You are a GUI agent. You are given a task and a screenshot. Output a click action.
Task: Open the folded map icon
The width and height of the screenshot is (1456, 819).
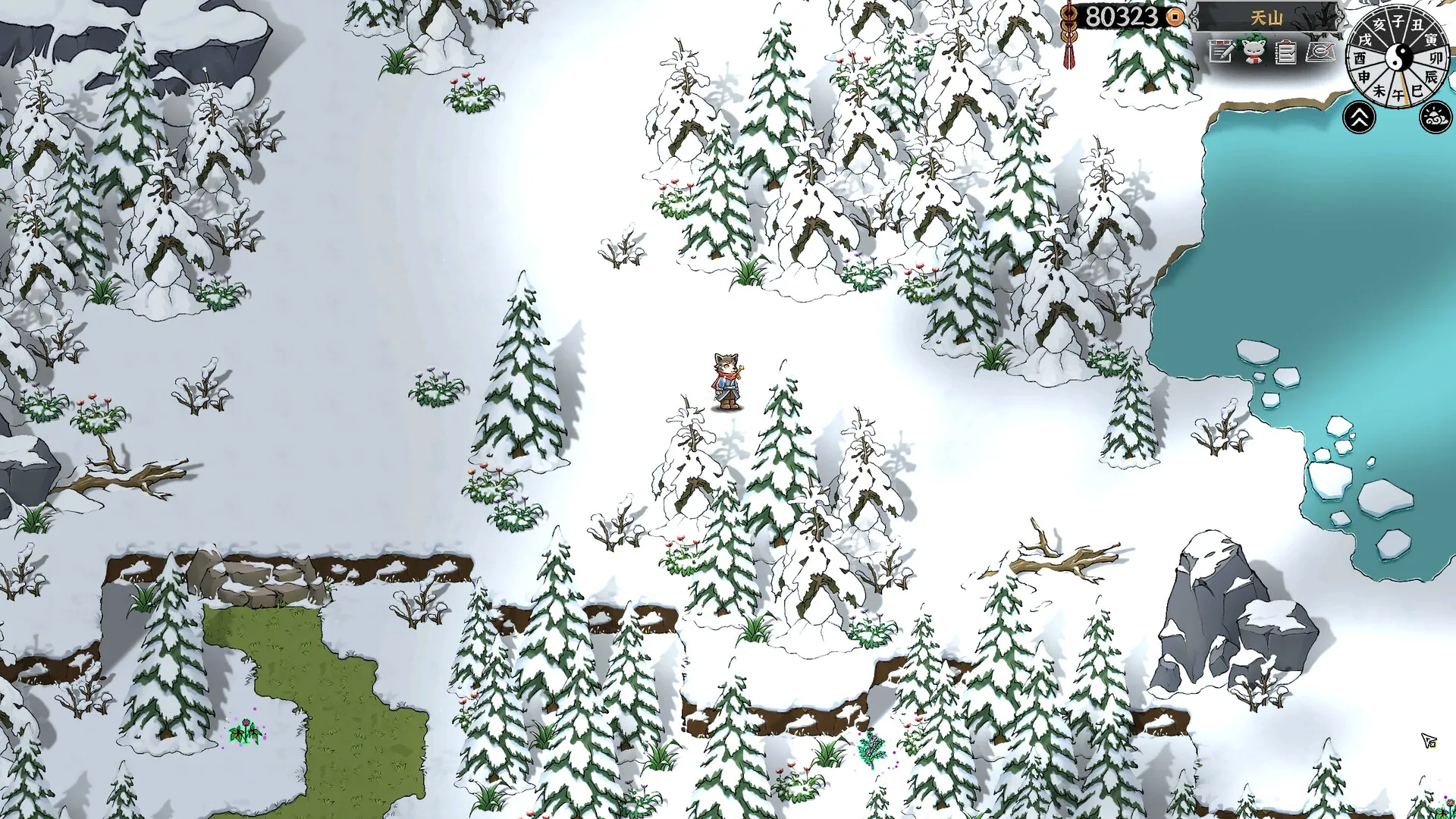click(1320, 52)
